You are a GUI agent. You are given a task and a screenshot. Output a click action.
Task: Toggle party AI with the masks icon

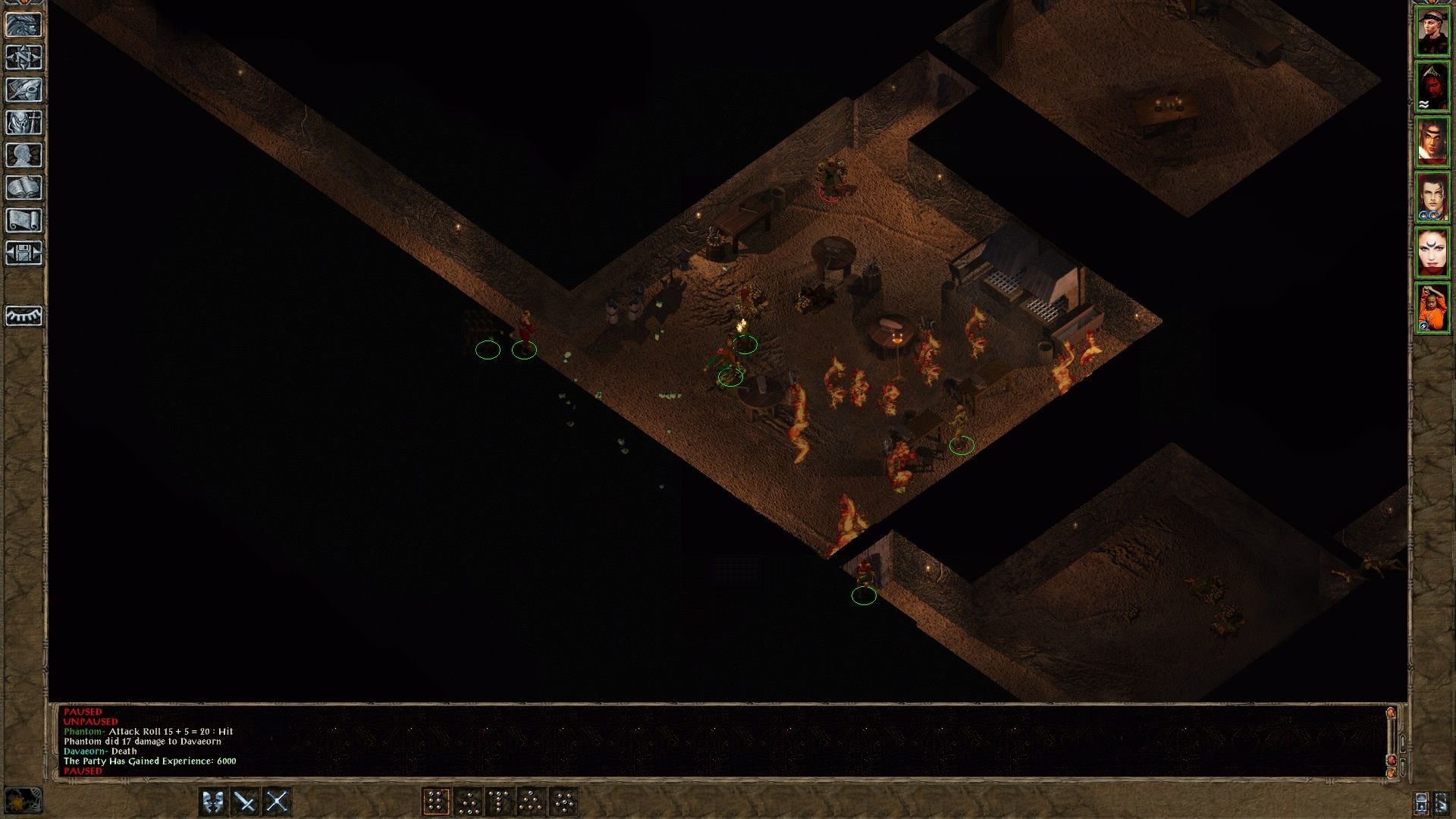pyautogui.click(x=213, y=801)
